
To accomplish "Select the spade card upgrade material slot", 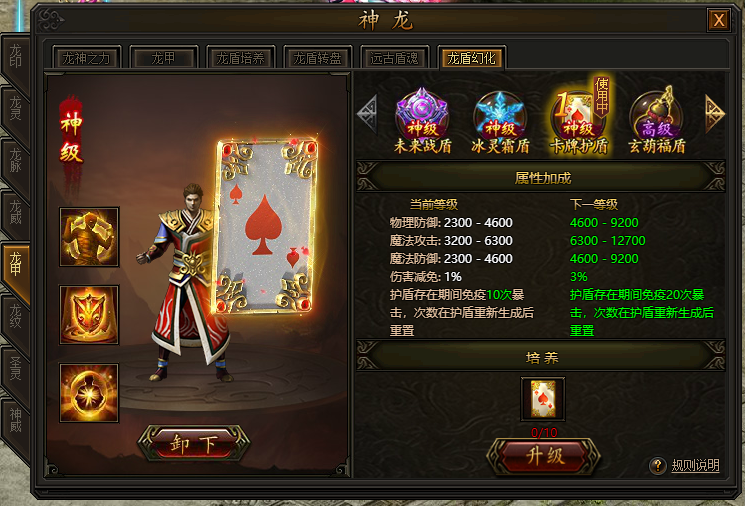I will click(x=543, y=399).
